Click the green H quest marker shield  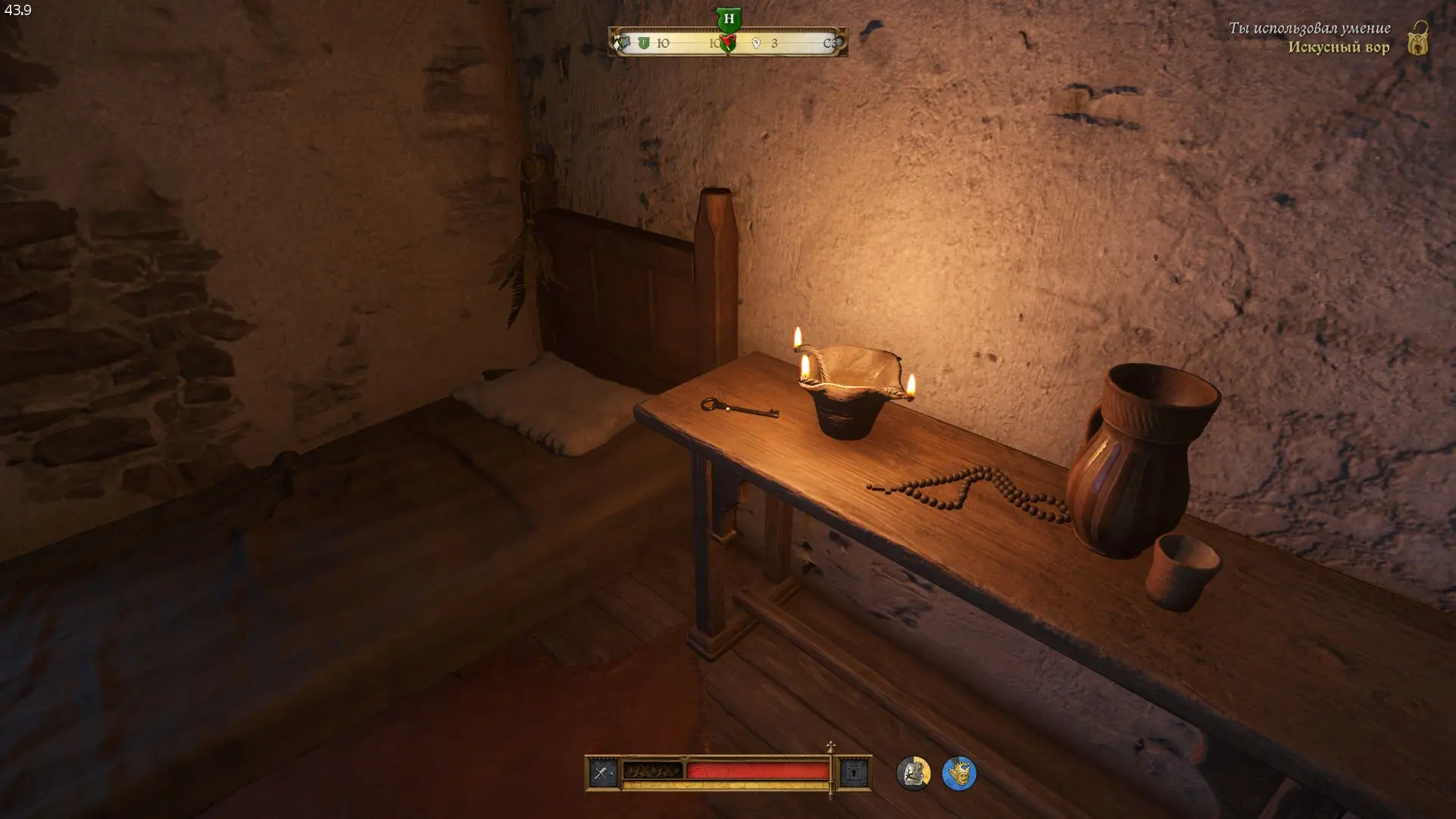[x=728, y=18]
